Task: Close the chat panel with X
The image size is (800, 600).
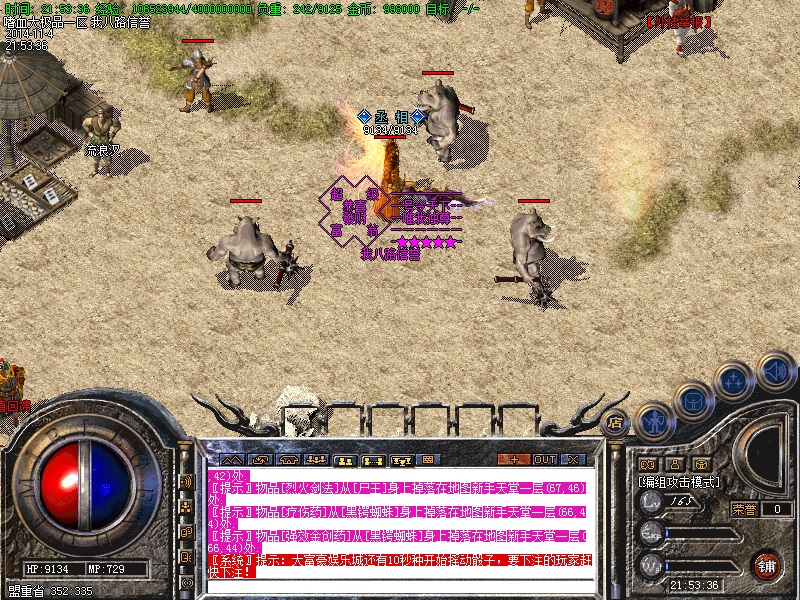Action: pyautogui.click(x=574, y=459)
